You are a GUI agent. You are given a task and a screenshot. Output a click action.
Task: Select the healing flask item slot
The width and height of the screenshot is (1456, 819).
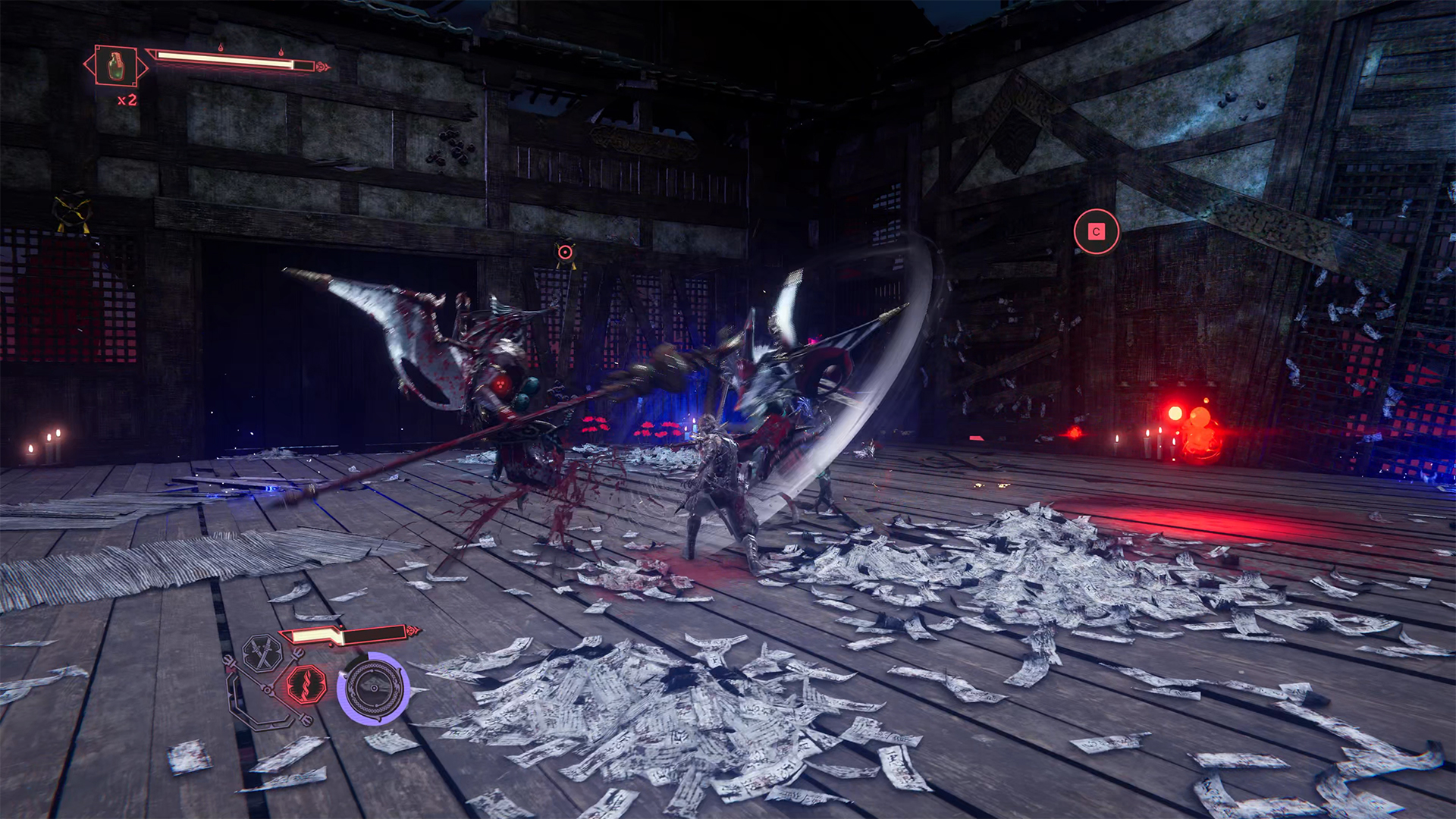point(116,66)
